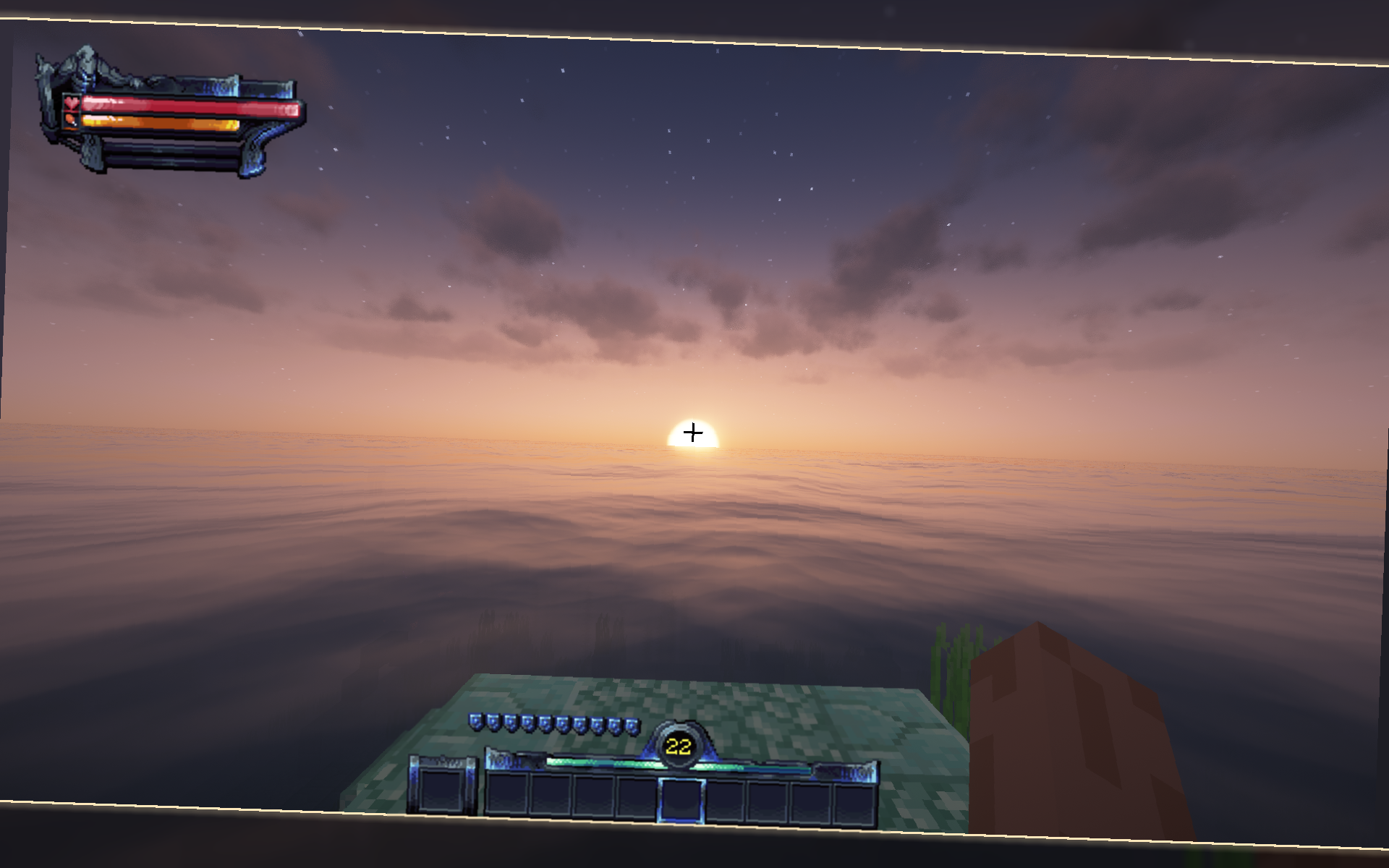Click the heart icon on the health bar
The height and width of the screenshot is (868, 1389).
[x=70, y=103]
